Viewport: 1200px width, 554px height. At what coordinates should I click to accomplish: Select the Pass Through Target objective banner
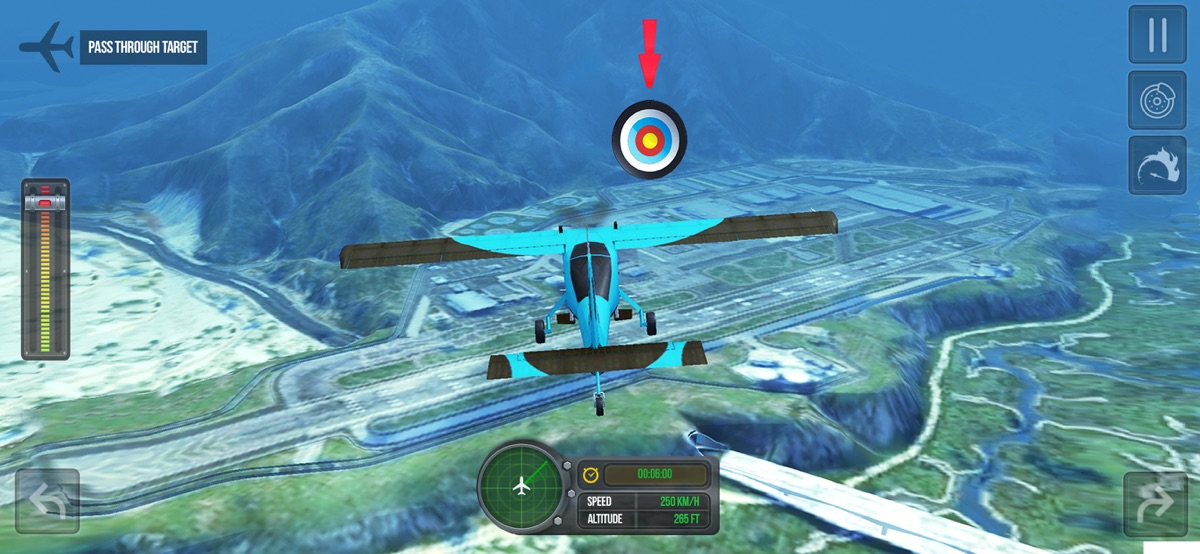[143, 47]
